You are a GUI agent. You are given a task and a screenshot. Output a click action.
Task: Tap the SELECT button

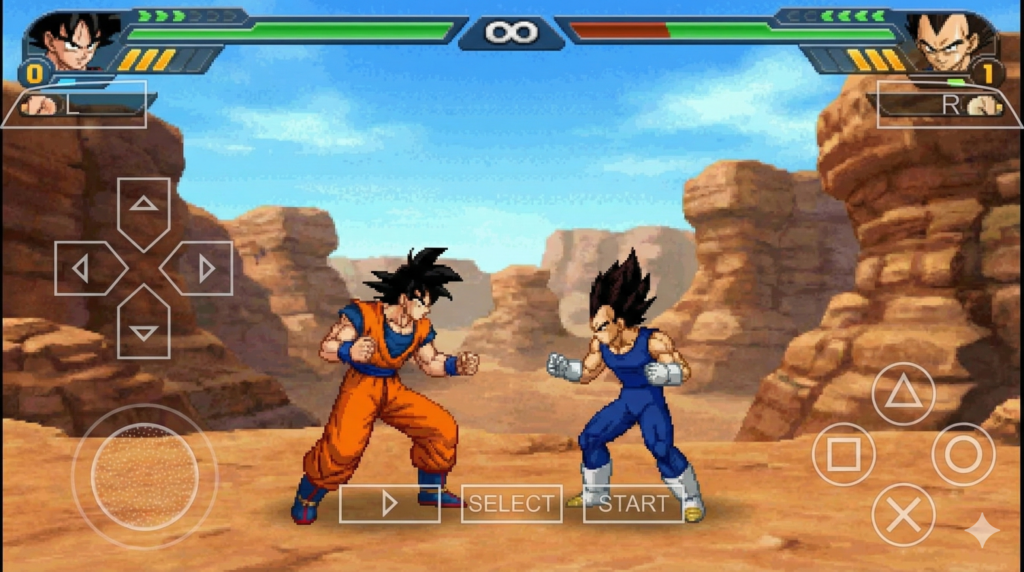[x=511, y=504]
